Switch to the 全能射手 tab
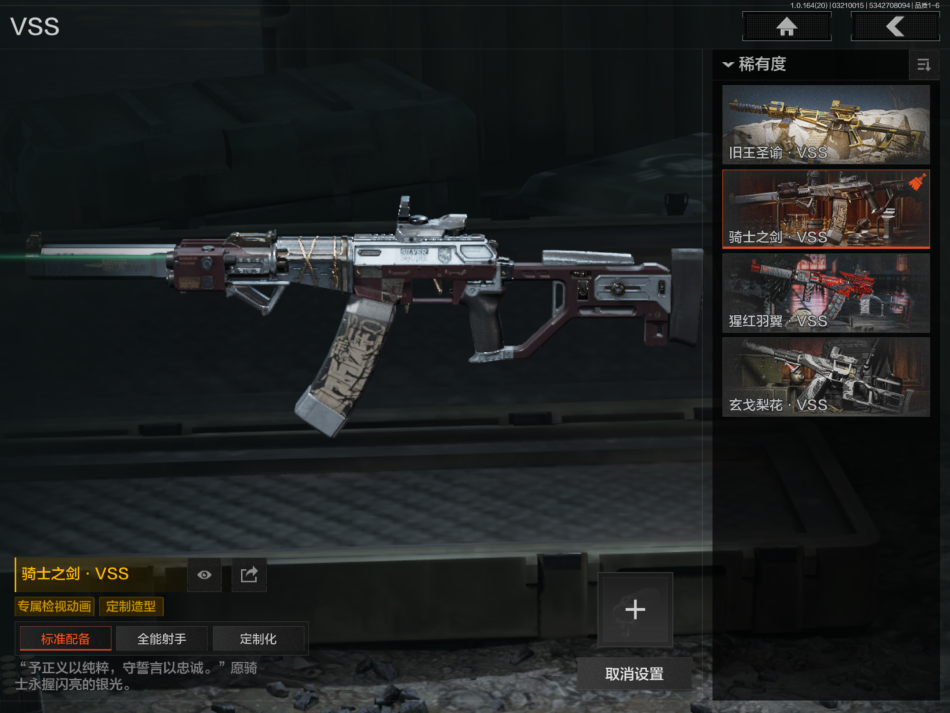Viewport: 950px width, 713px height. coord(162,639)
